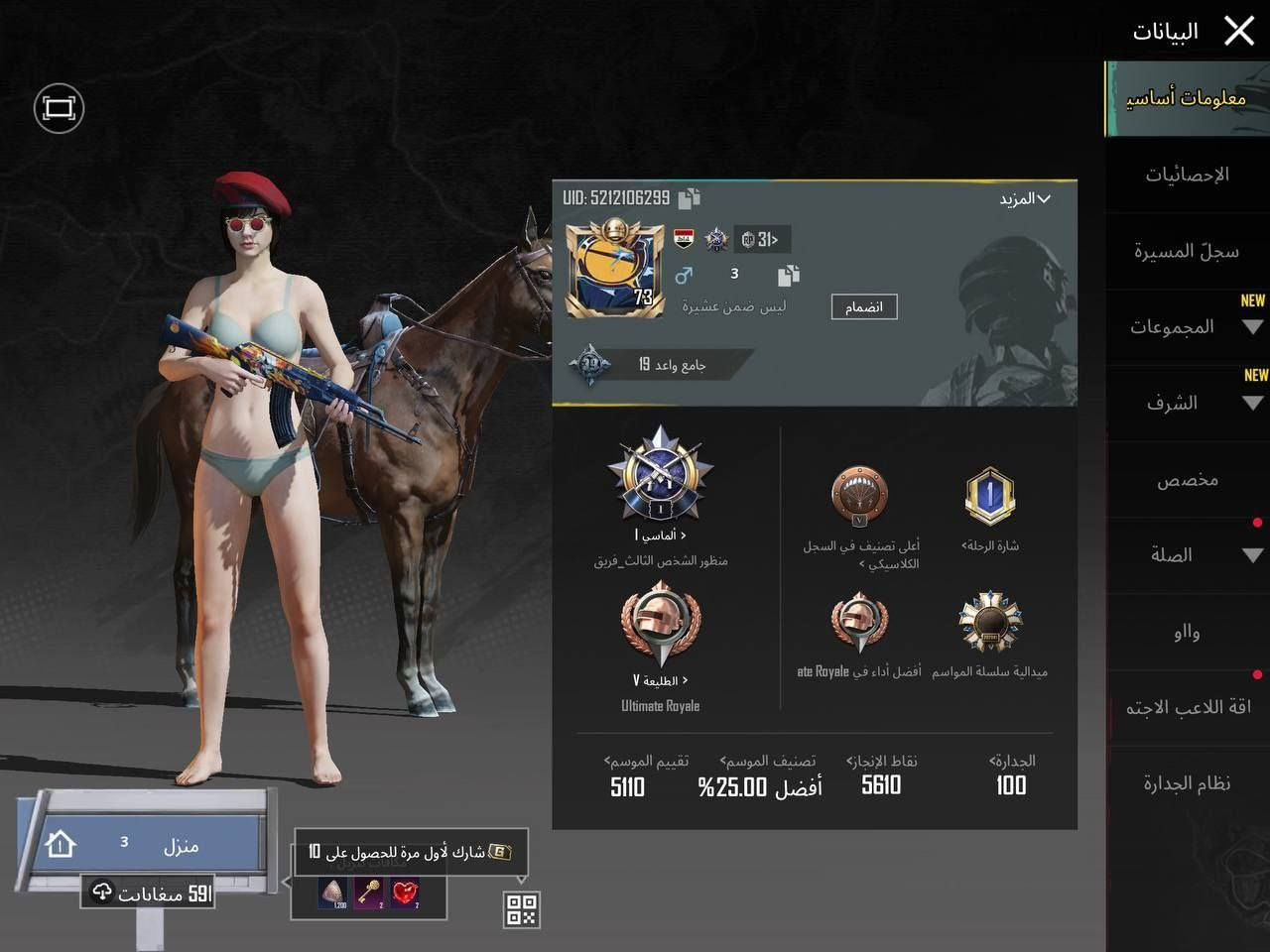Click the انضمام join clan button
Viewport: 1270px width, 952px height.
click(x=863, y=307)
